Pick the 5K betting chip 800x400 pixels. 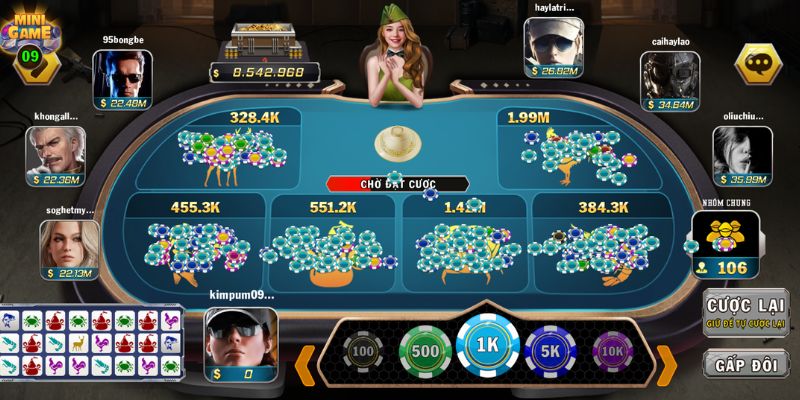pos(551,352)
